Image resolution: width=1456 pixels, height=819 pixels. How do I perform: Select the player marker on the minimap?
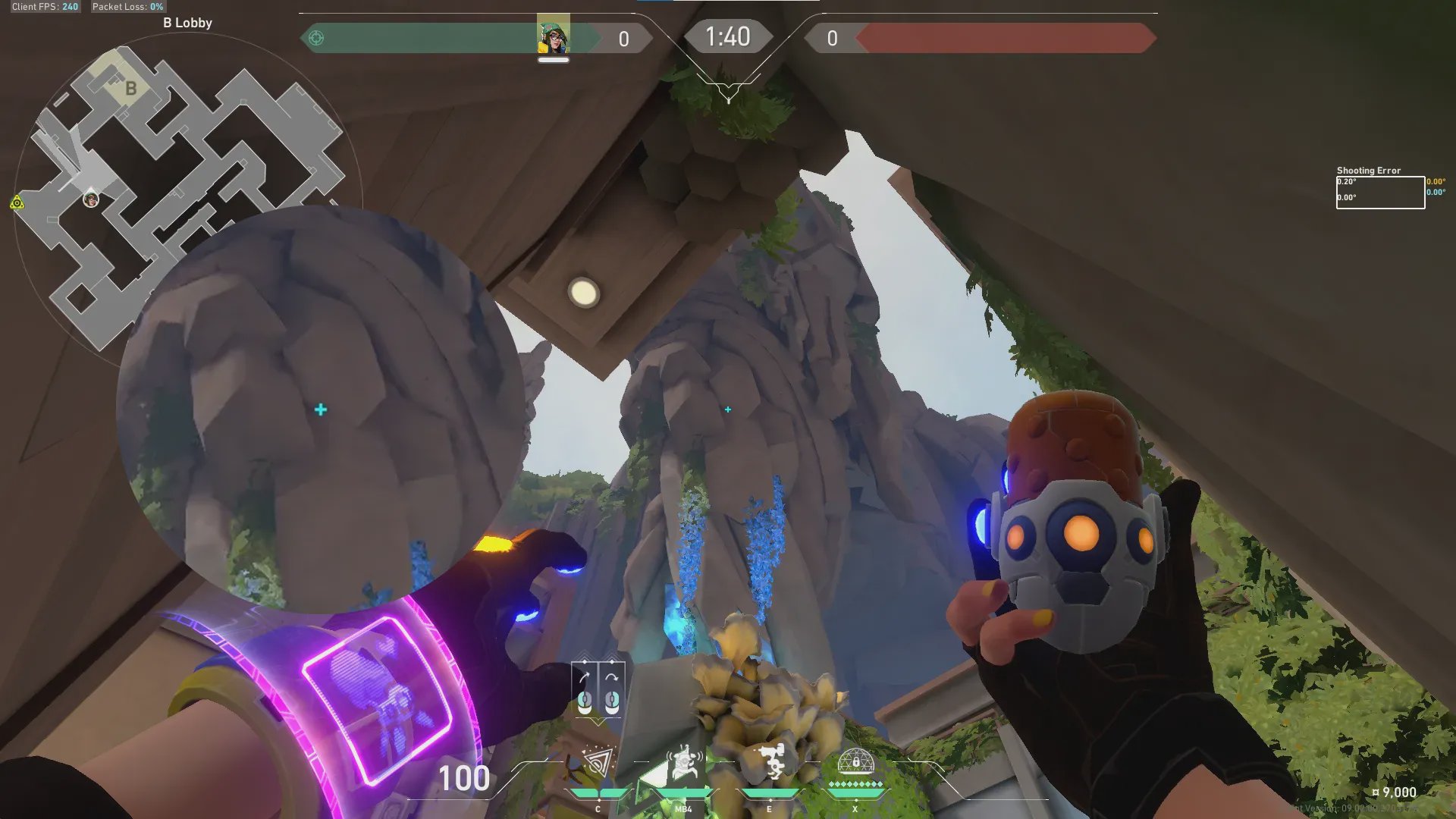(91, 199)
